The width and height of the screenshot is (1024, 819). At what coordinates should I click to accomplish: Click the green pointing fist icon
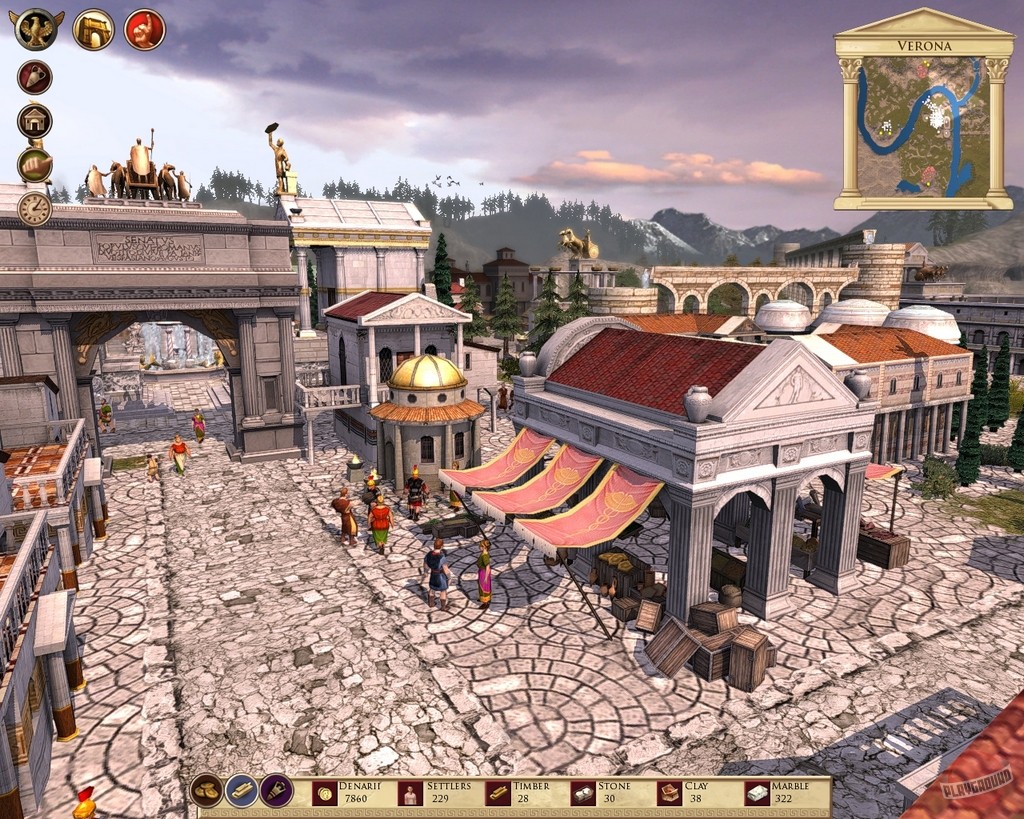(x=35, y=165)
